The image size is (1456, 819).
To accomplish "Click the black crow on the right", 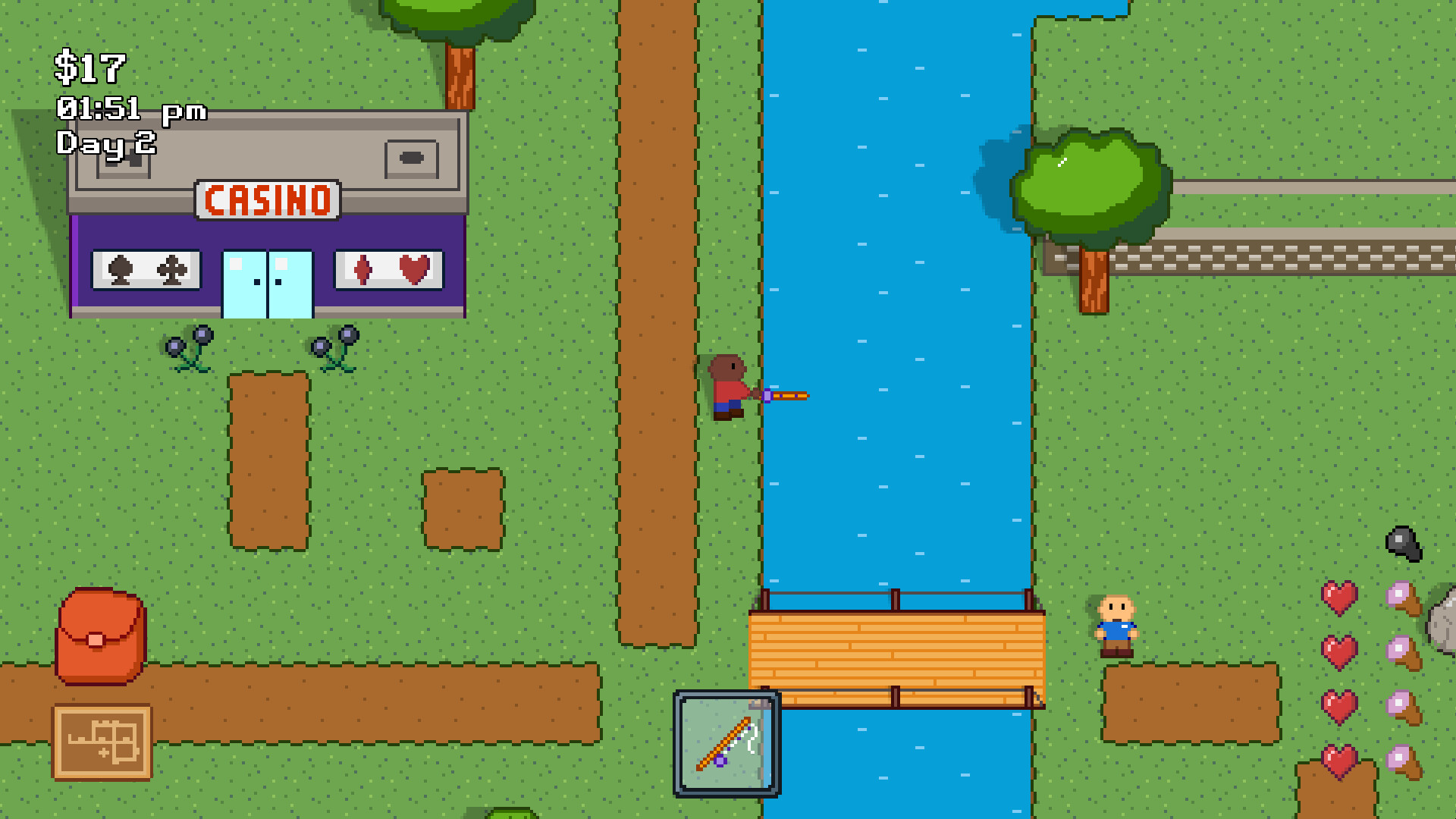I will click(1403, 544).
